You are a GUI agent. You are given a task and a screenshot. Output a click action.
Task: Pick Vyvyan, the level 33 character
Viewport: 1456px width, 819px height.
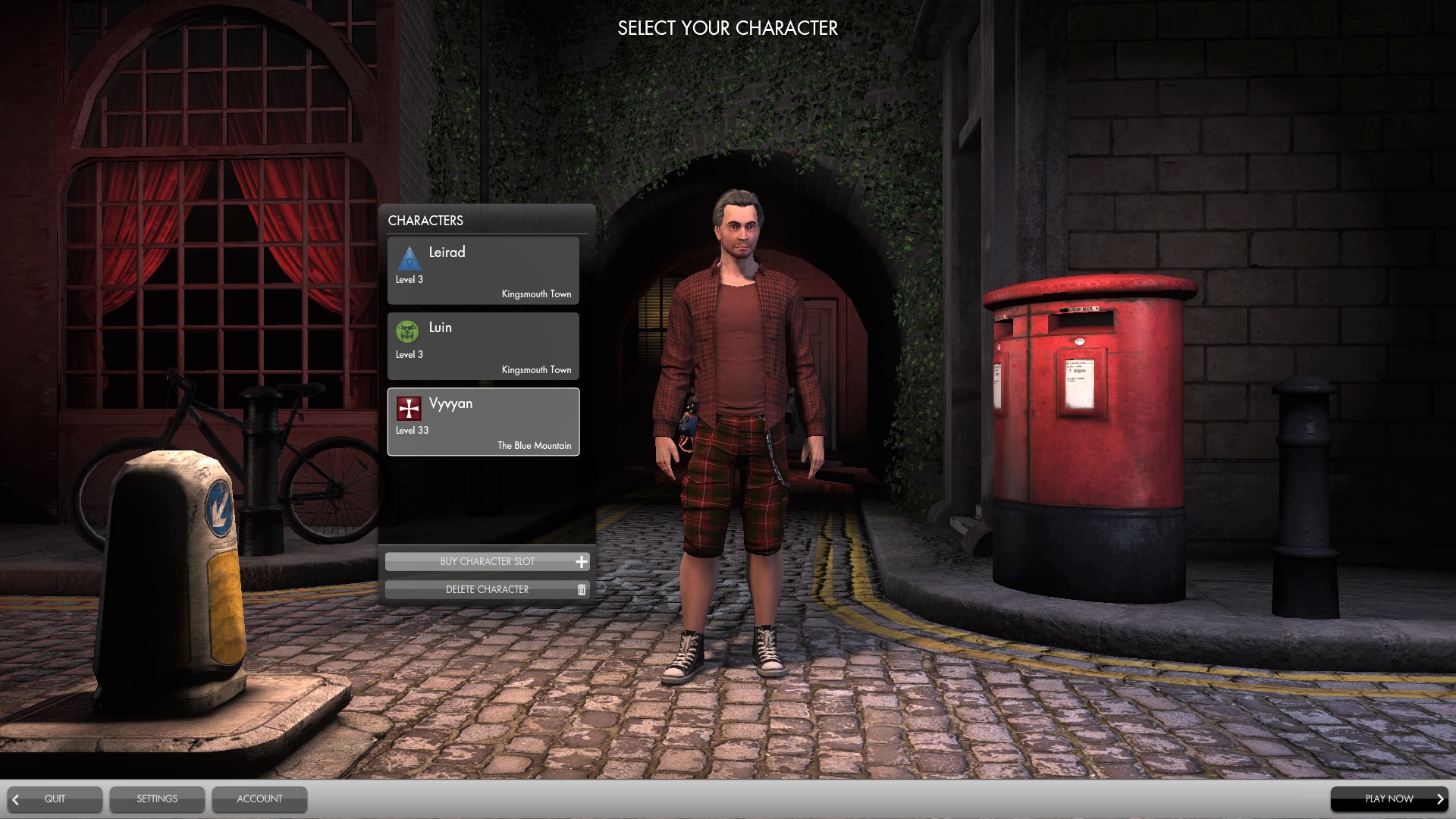point(483,422)
